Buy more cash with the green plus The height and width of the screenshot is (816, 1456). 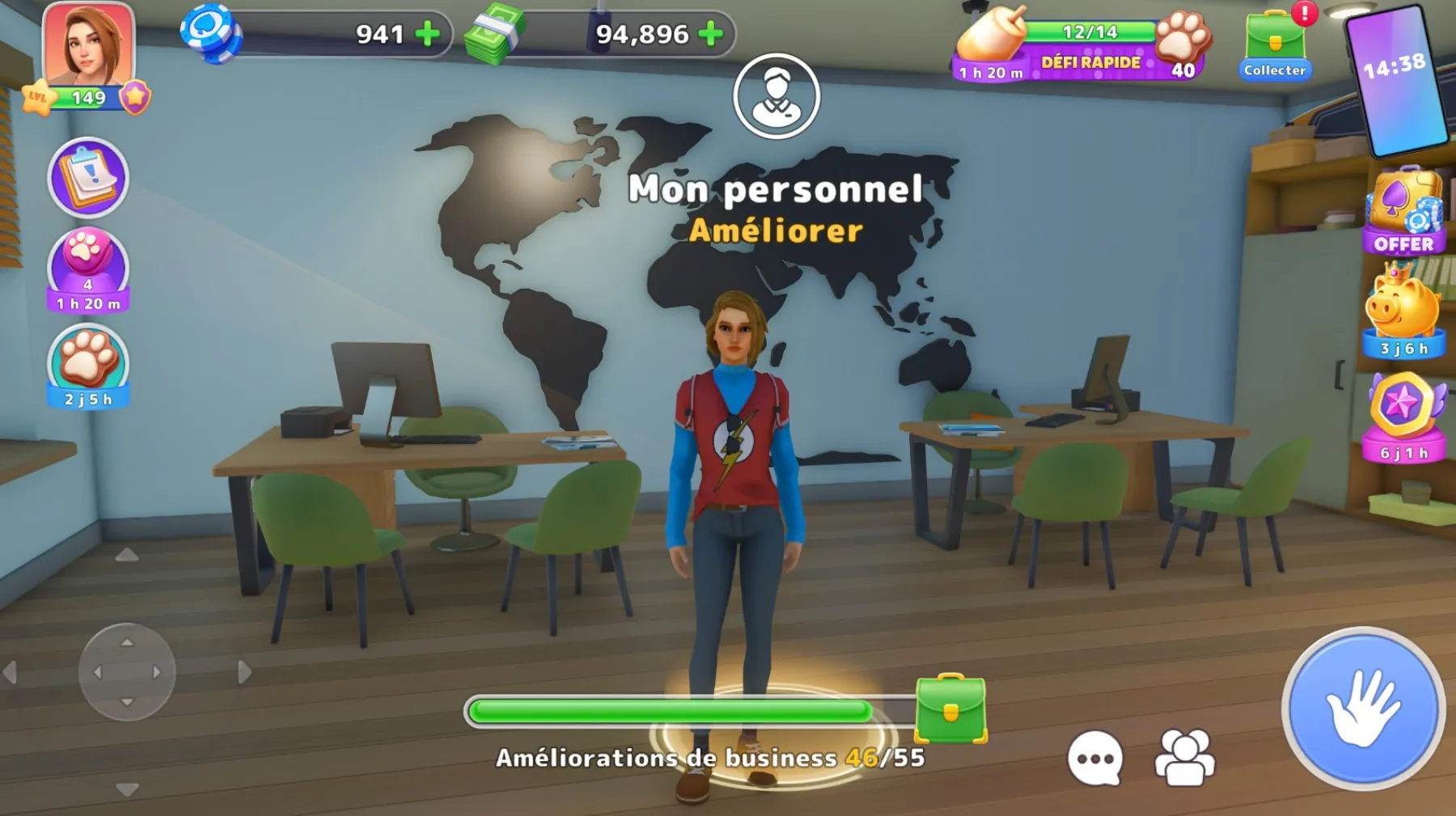710,34
